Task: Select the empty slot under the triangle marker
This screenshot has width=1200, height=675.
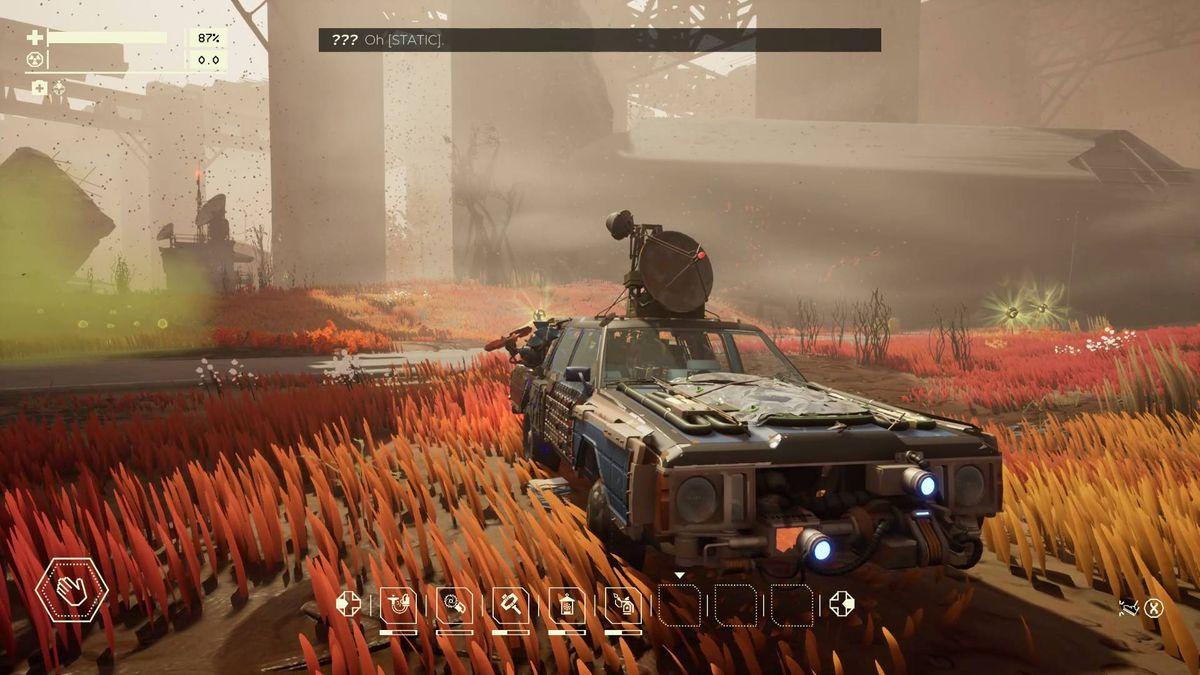Action: (679, 605)
